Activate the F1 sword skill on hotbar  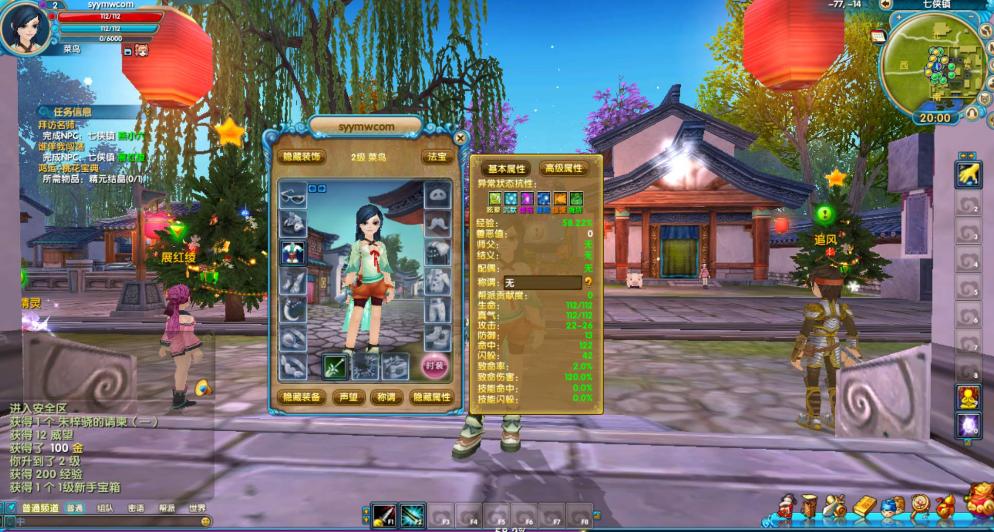coord(385,516)
